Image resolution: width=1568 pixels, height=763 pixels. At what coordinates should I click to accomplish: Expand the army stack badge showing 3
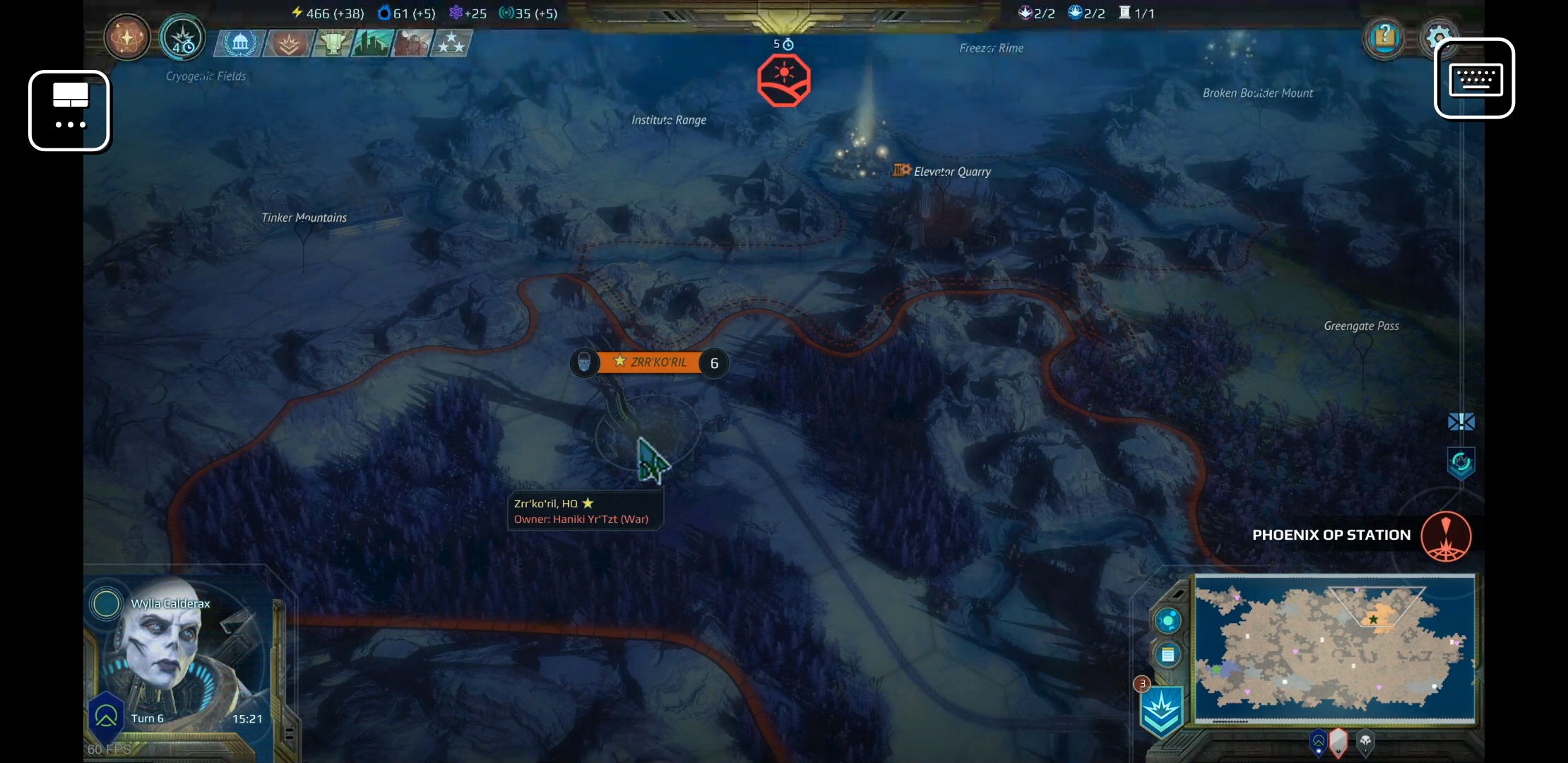pos(1142,684)
